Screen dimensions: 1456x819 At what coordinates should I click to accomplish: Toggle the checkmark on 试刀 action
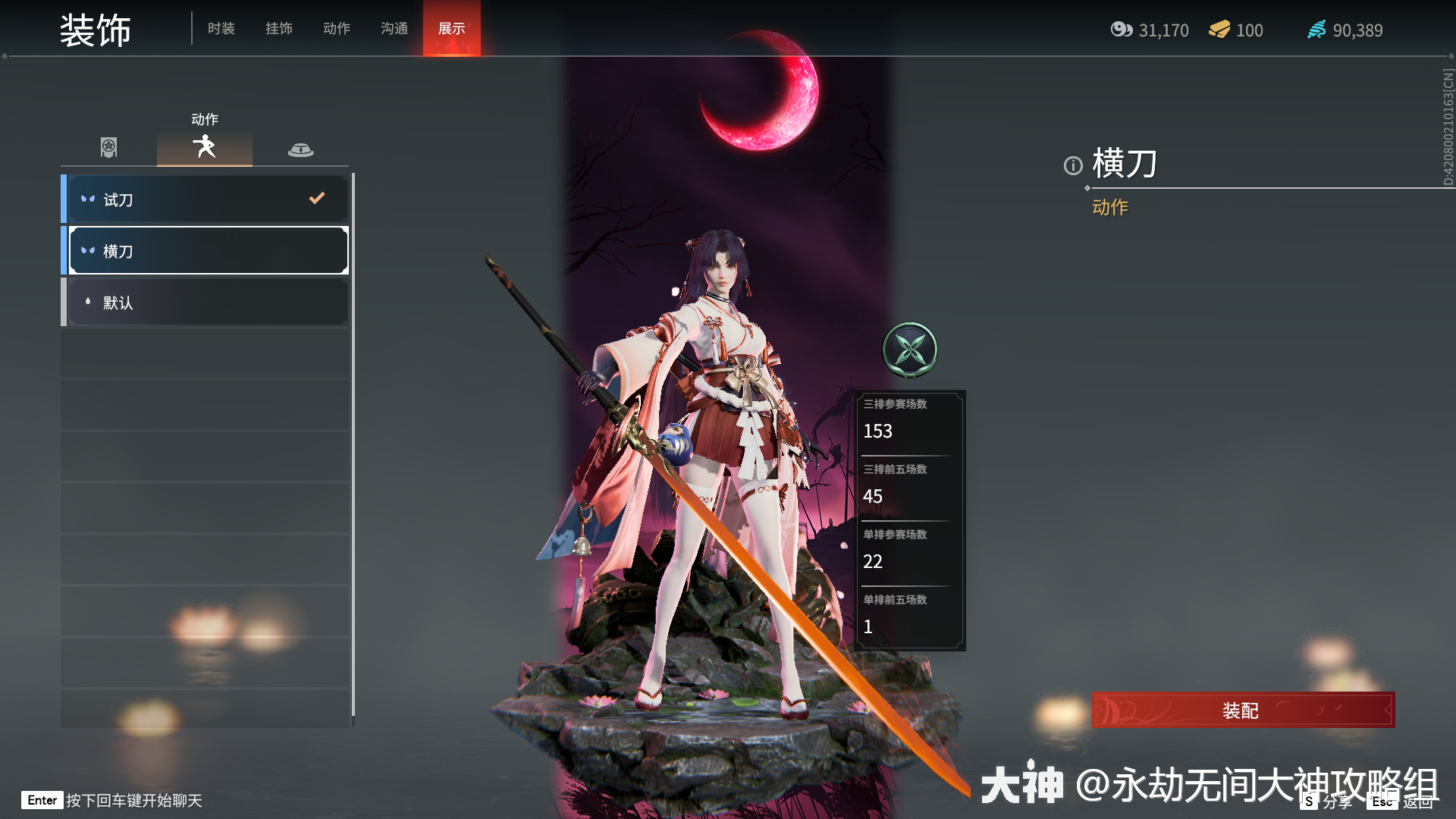(316, 199)
